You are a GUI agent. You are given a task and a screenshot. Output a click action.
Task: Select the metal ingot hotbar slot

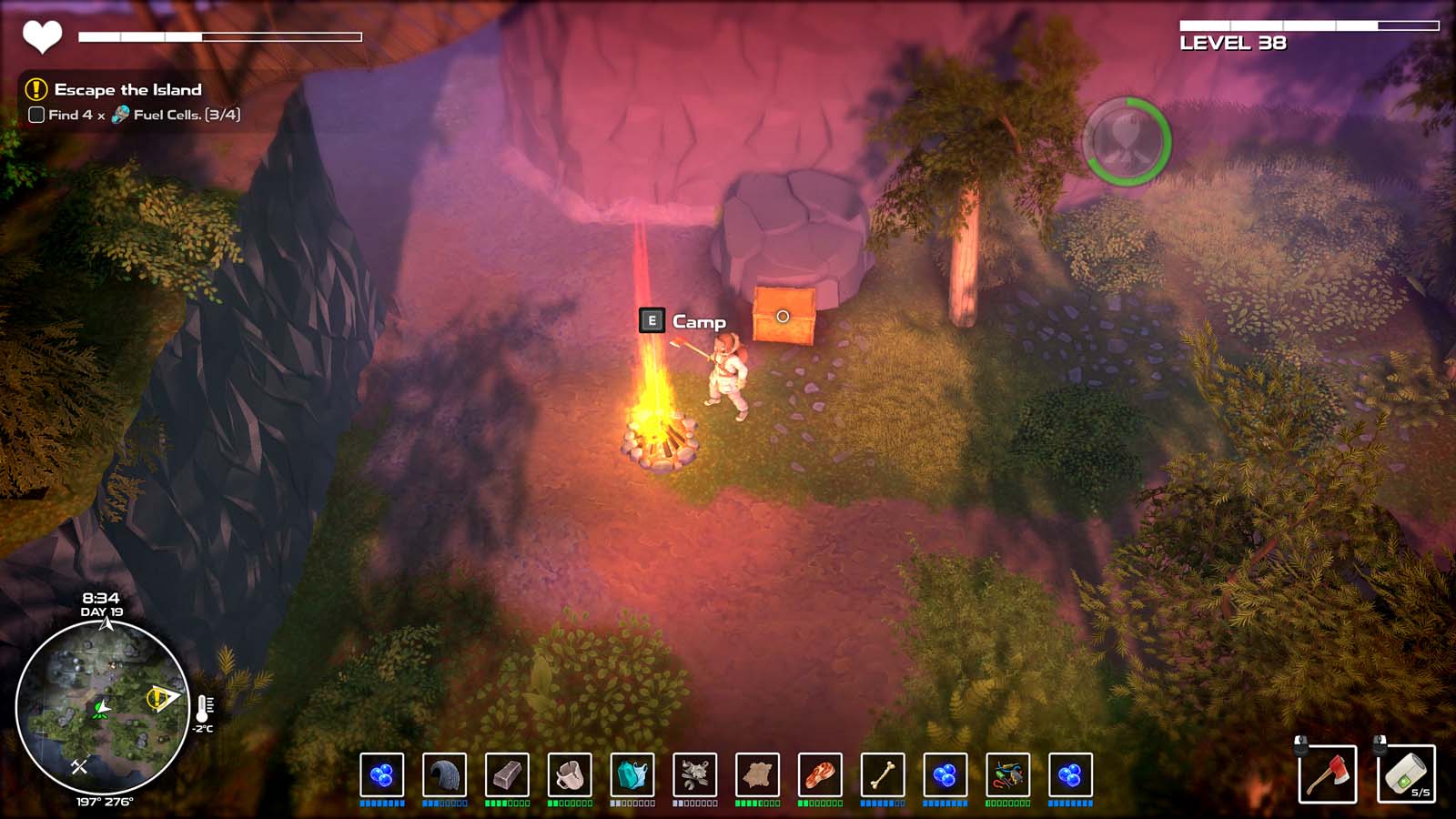[507, 775]
